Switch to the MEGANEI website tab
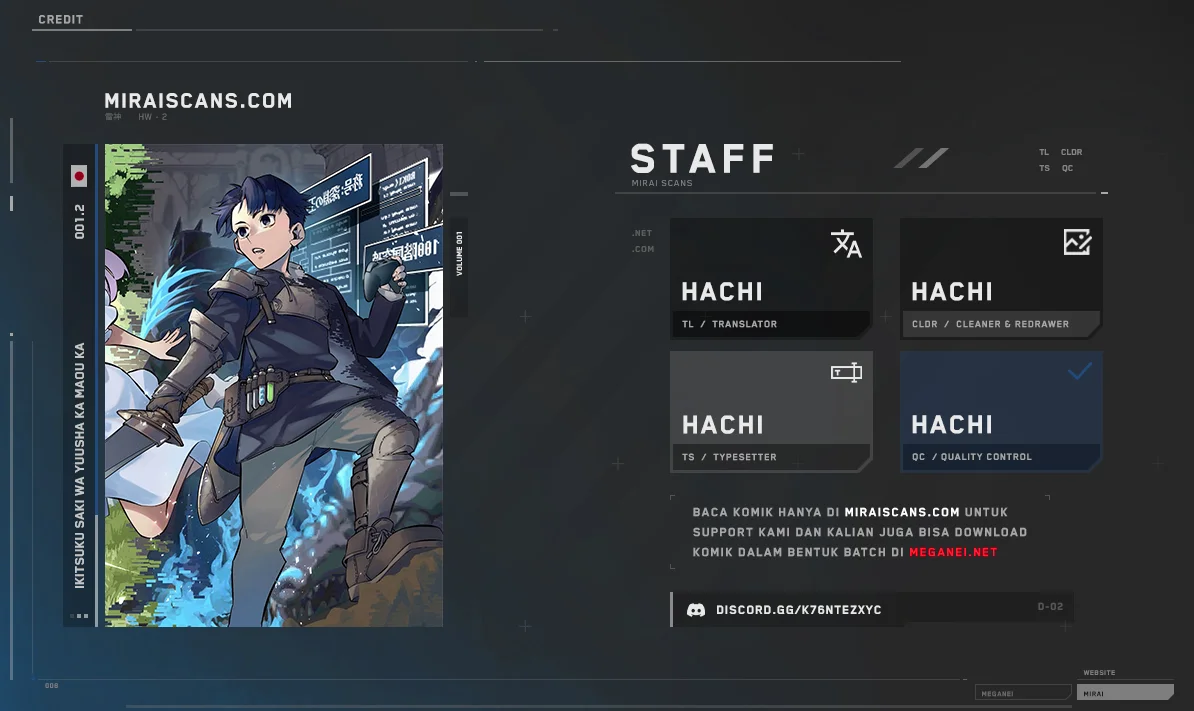Image resolution: width=1194 pixels, height=711 pixels. tap(1021, 693)
